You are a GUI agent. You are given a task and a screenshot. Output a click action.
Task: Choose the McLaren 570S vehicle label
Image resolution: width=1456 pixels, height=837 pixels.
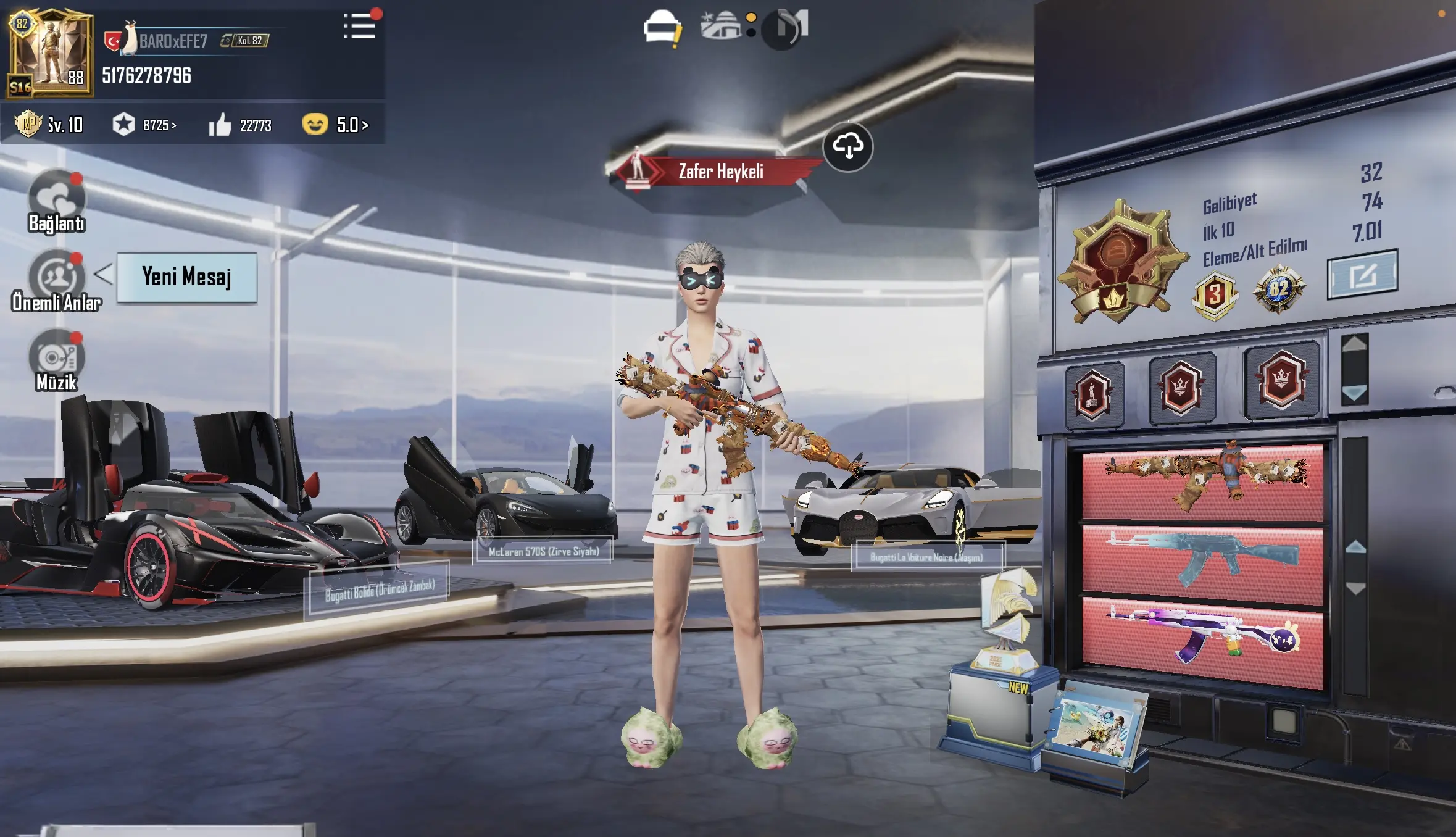click(543, 551)
